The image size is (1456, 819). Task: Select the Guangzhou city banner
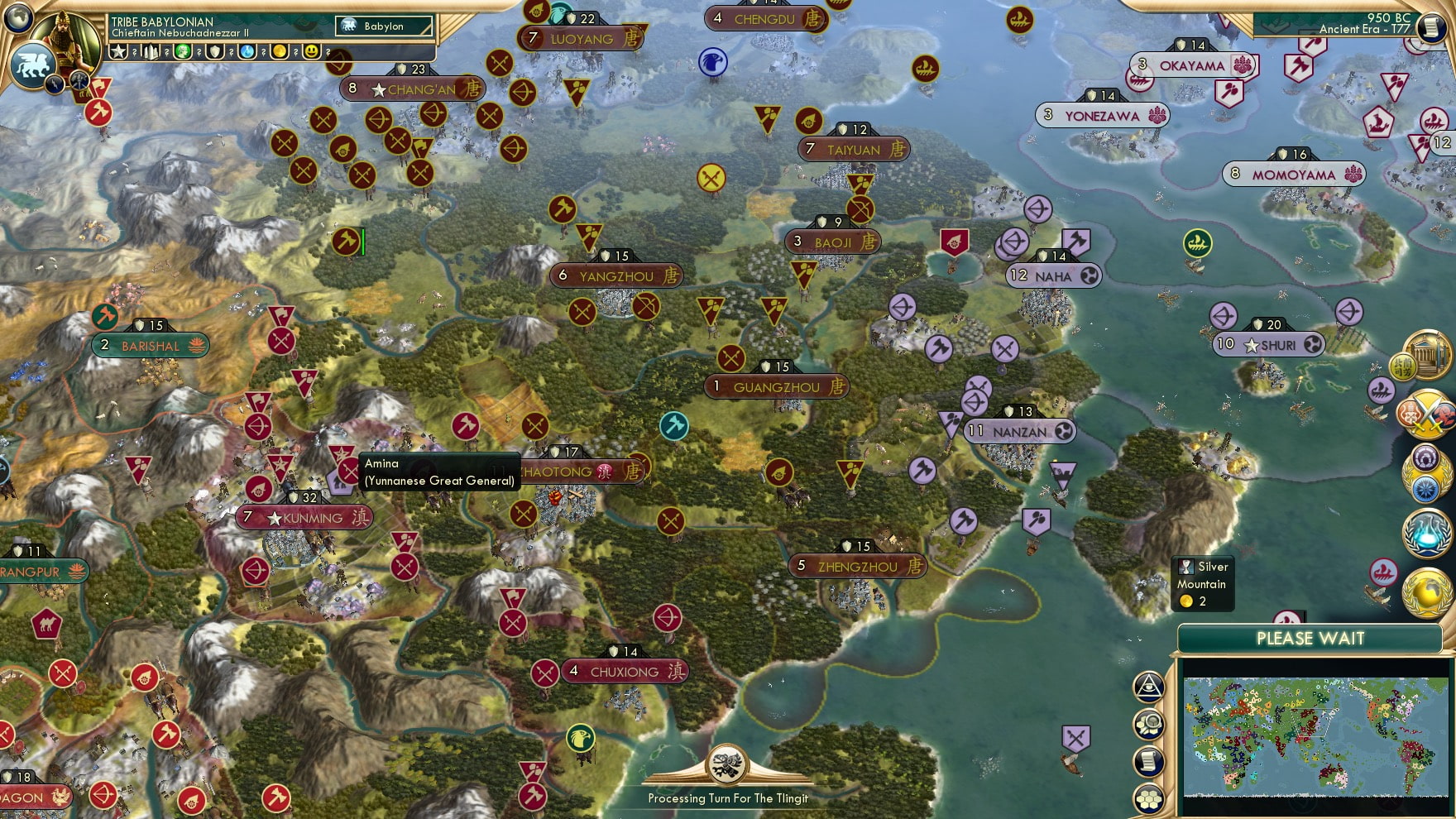pyautogui.click(x=776, y=386)
